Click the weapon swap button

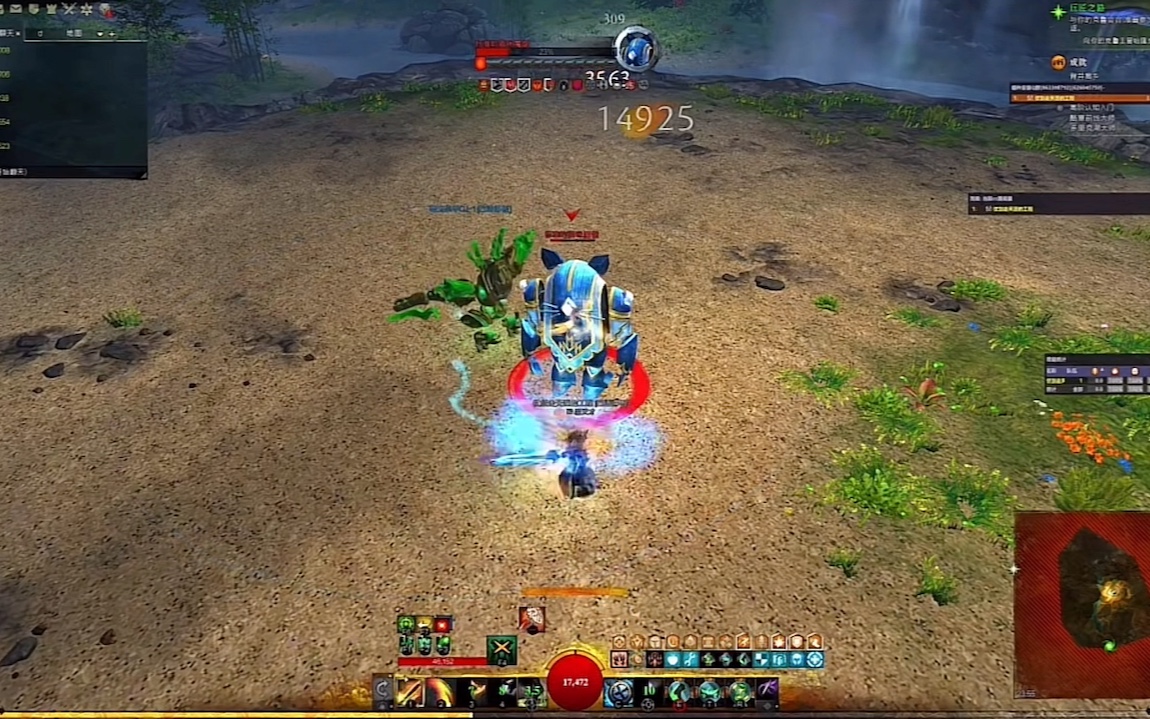[x=382, y=692]
